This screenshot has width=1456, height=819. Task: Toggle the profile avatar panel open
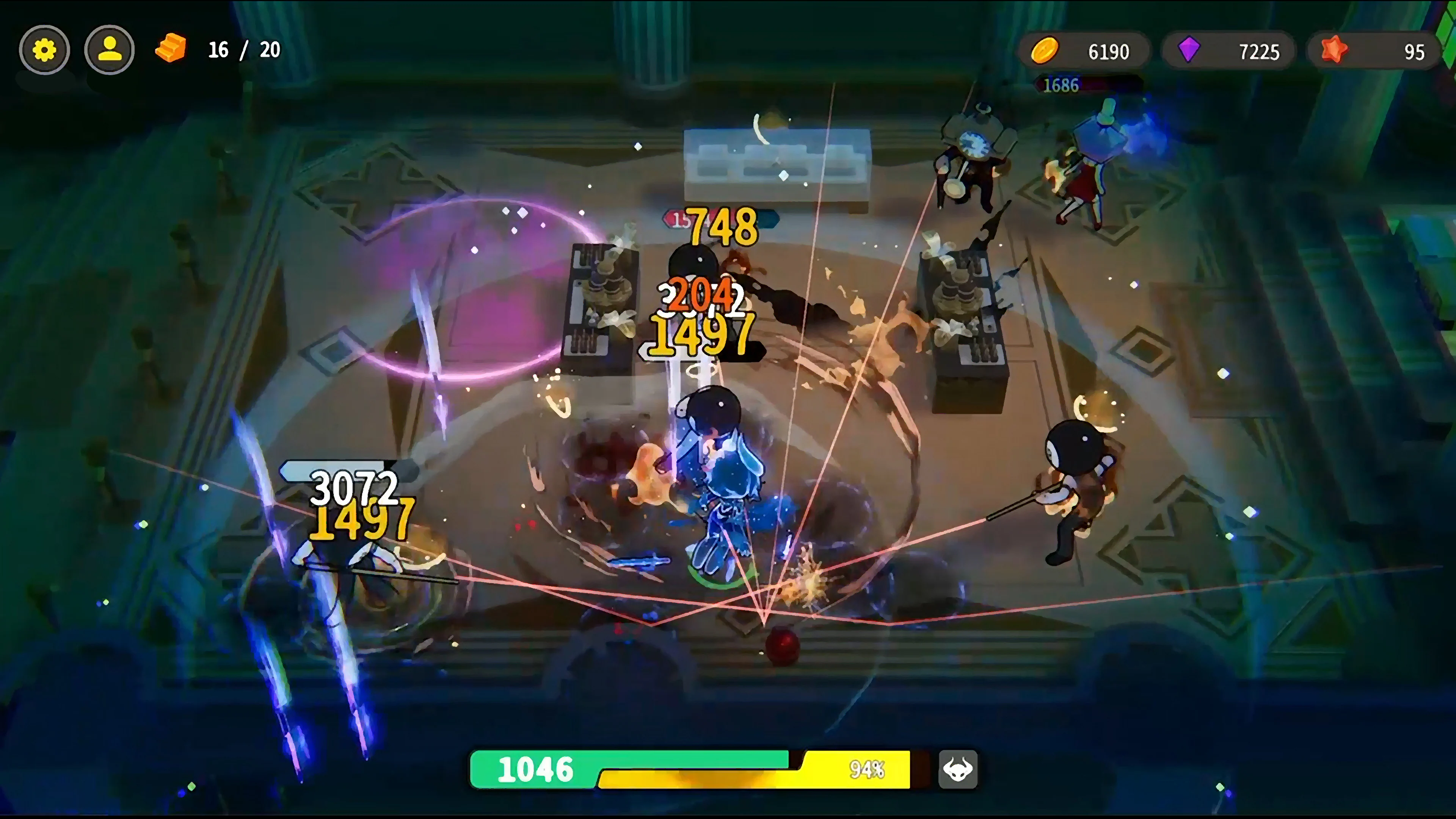[110, 50]
